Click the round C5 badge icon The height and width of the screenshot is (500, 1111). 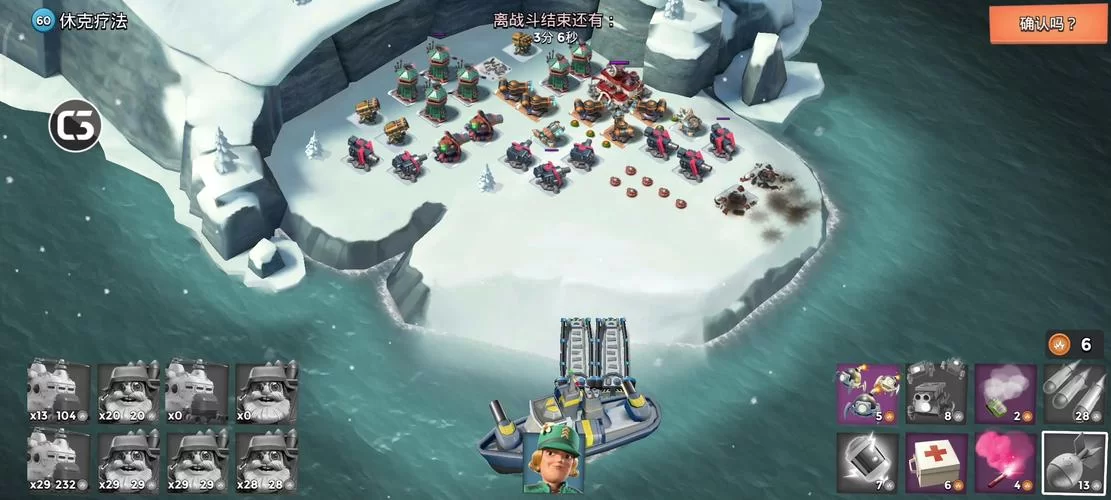point(75,126)
